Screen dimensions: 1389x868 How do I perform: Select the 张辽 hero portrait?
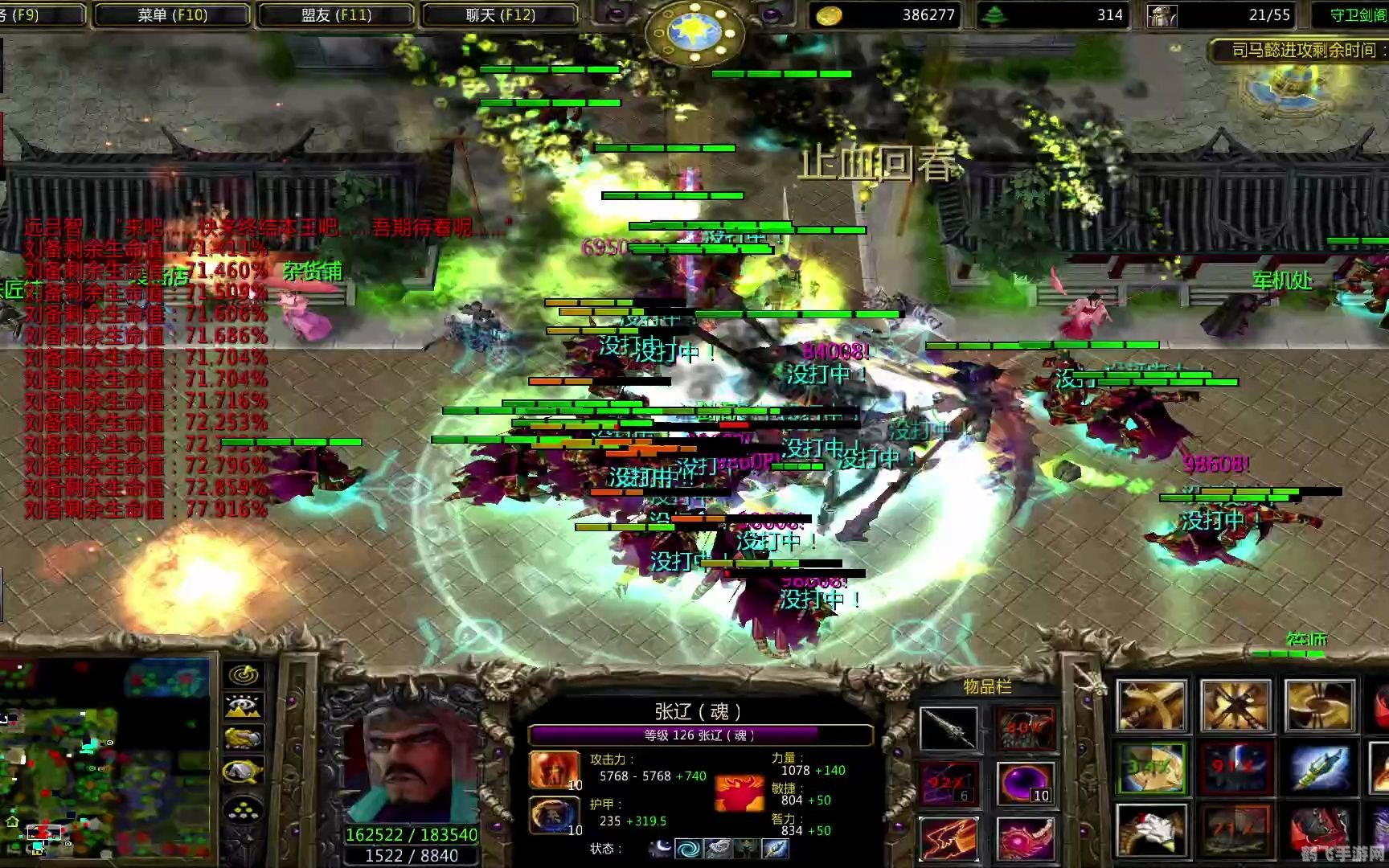point(410,755)
